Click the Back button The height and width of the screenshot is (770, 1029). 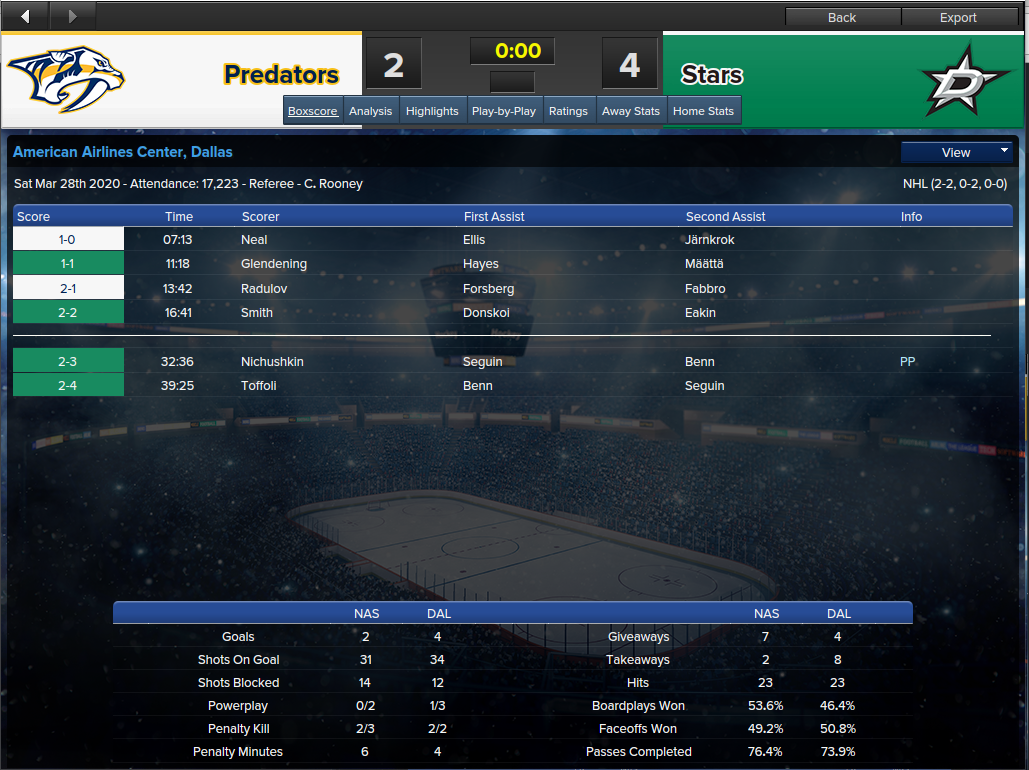coord(842,17)
